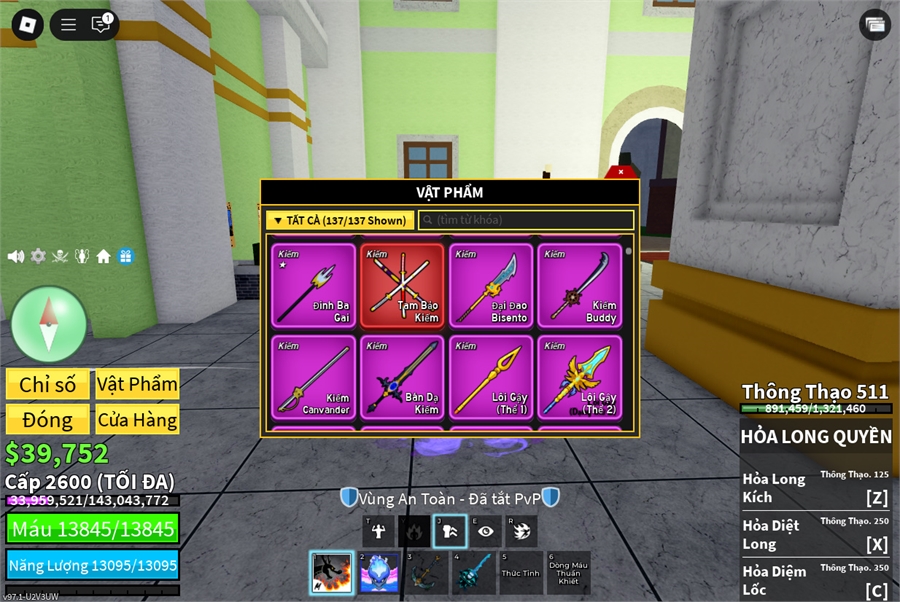Select the Đại Đao Bisento sword

point(490,285)
